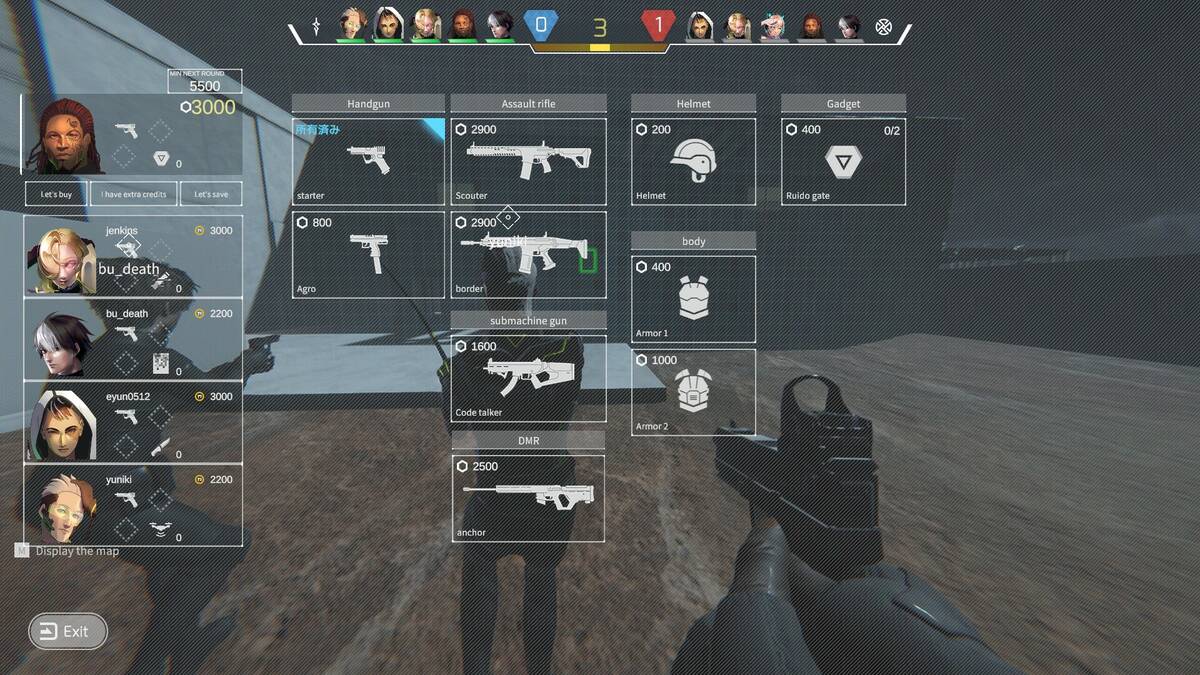Screen dimensions: 1200x675
Task: Click yuniki's player card
Action: 133,505
